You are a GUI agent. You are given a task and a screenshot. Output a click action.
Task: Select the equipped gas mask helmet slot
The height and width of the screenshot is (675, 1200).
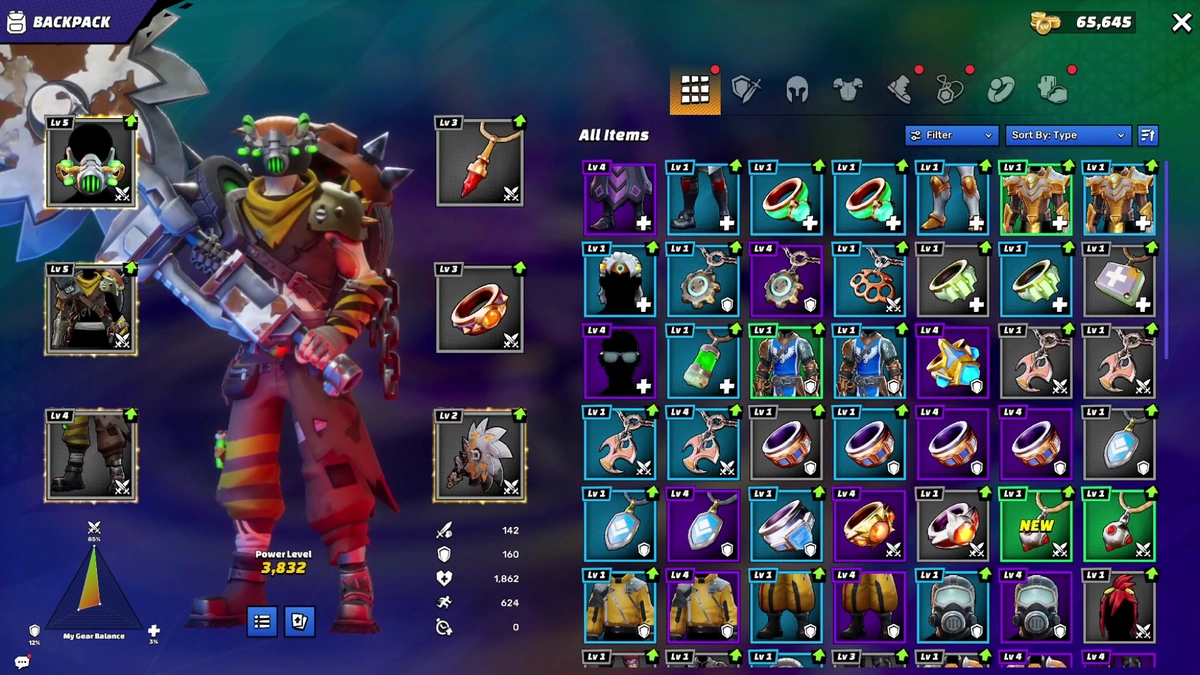tap(91, 163)
